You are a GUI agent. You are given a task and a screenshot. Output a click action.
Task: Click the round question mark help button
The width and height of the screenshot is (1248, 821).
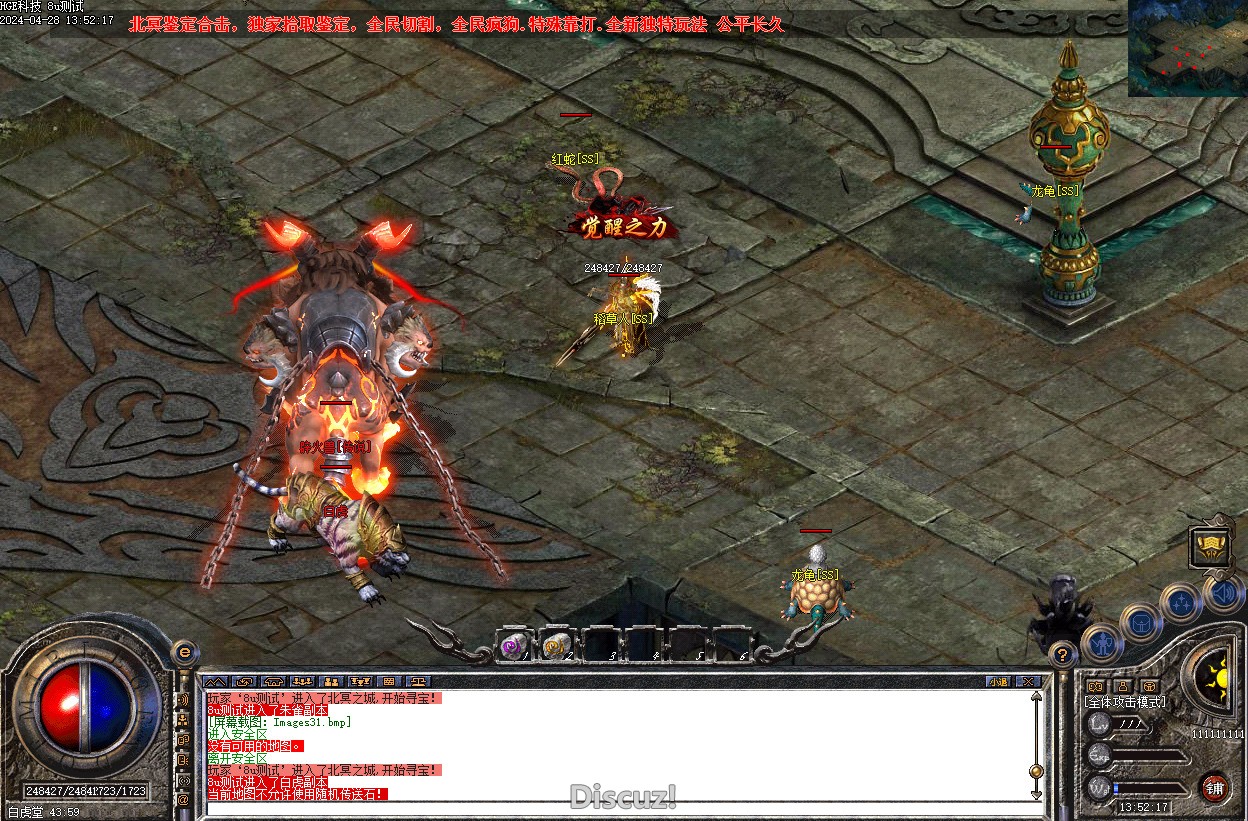coord(1063,655)
